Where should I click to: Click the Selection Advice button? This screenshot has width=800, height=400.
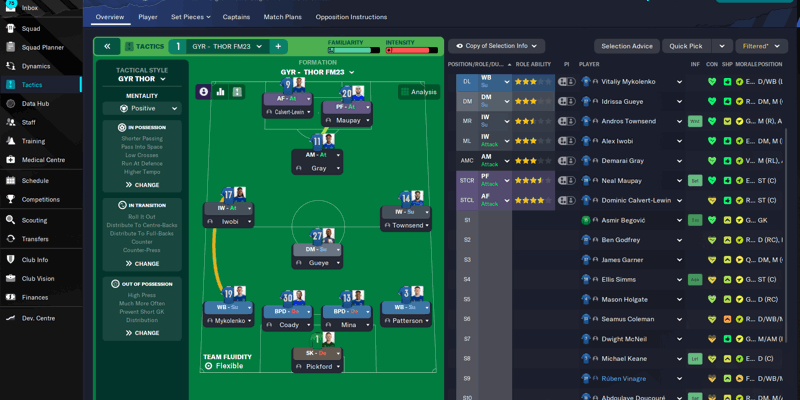[627, 46]
